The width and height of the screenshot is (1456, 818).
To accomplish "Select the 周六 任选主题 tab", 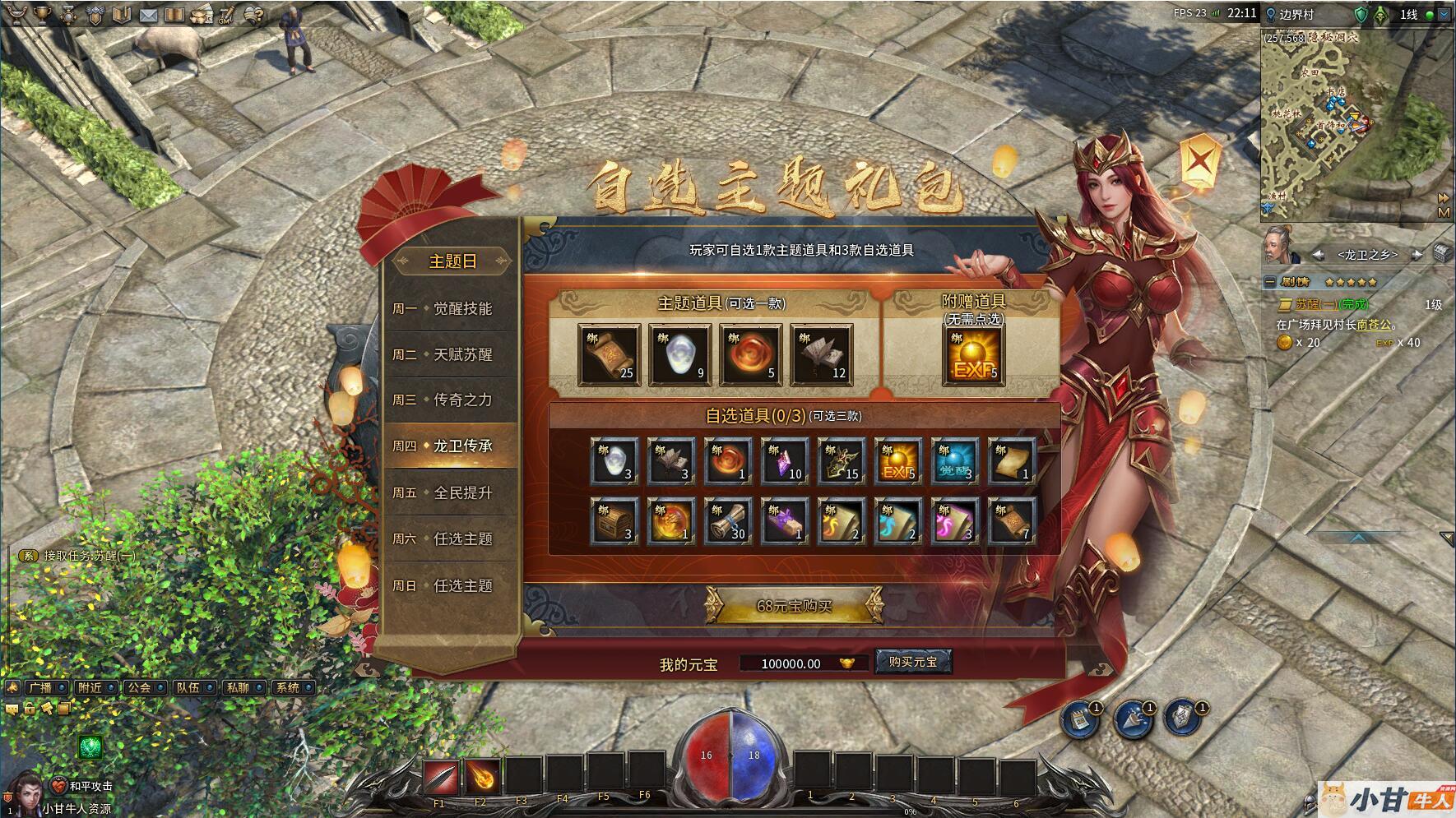I will pyautogui.click(x=450, y=538).
